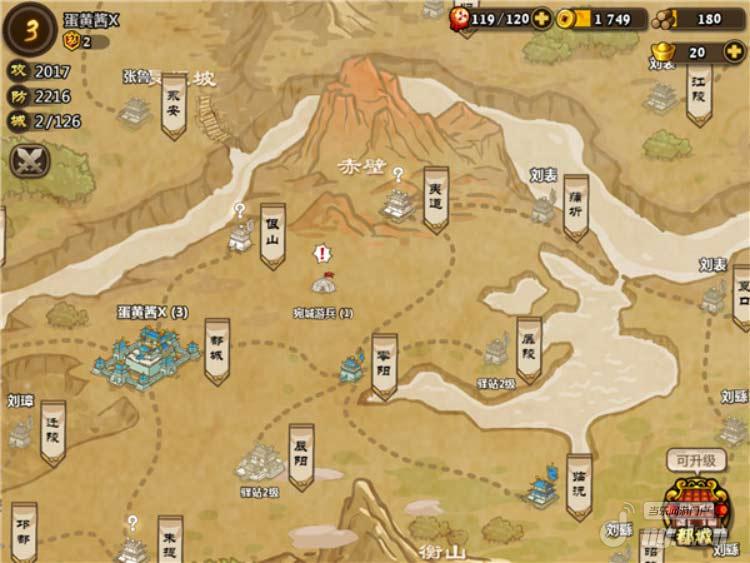Choose the 辰阳 city banner

(x=301, y=458)
